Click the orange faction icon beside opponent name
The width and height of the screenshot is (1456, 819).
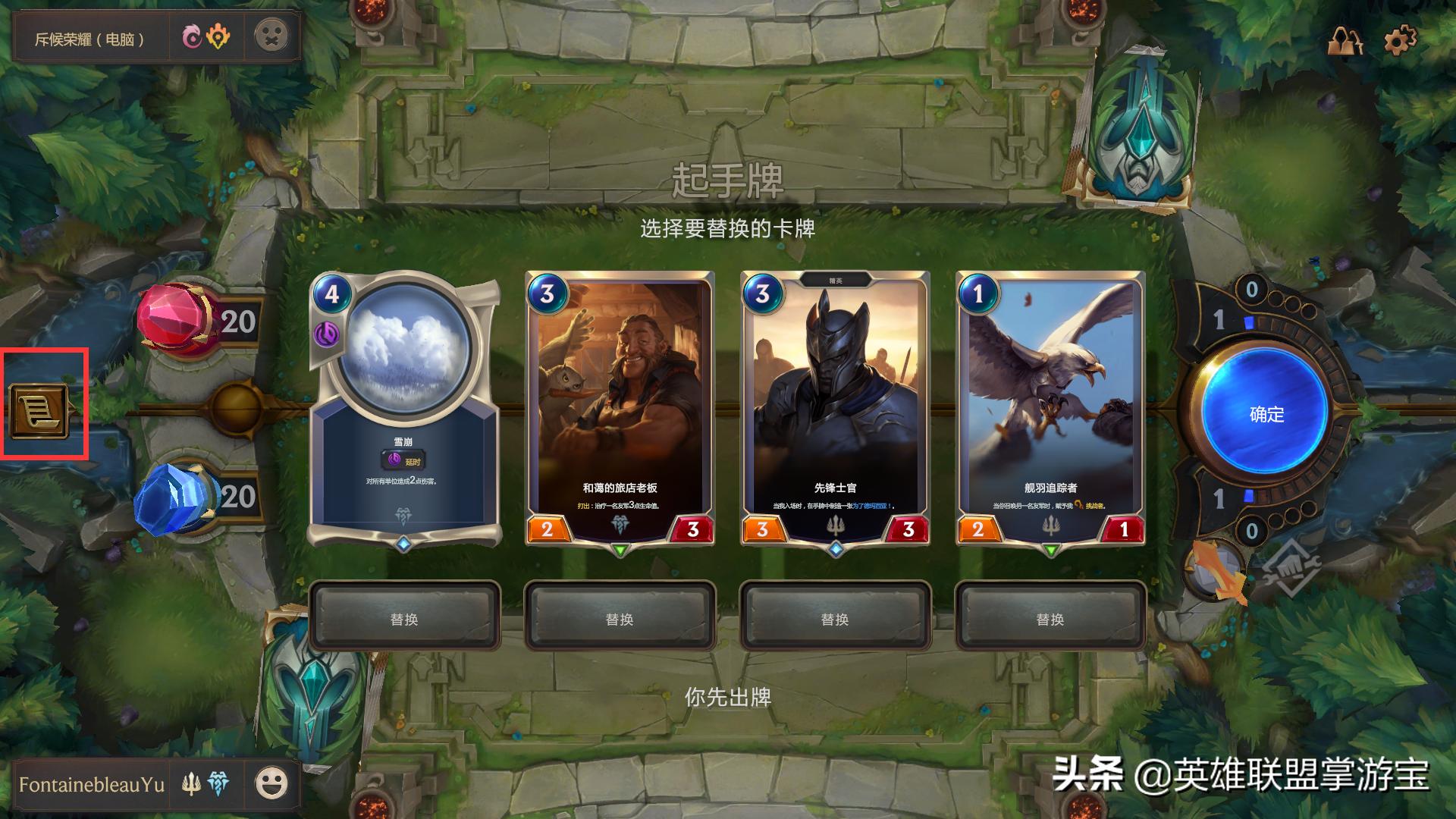[220, 36]
